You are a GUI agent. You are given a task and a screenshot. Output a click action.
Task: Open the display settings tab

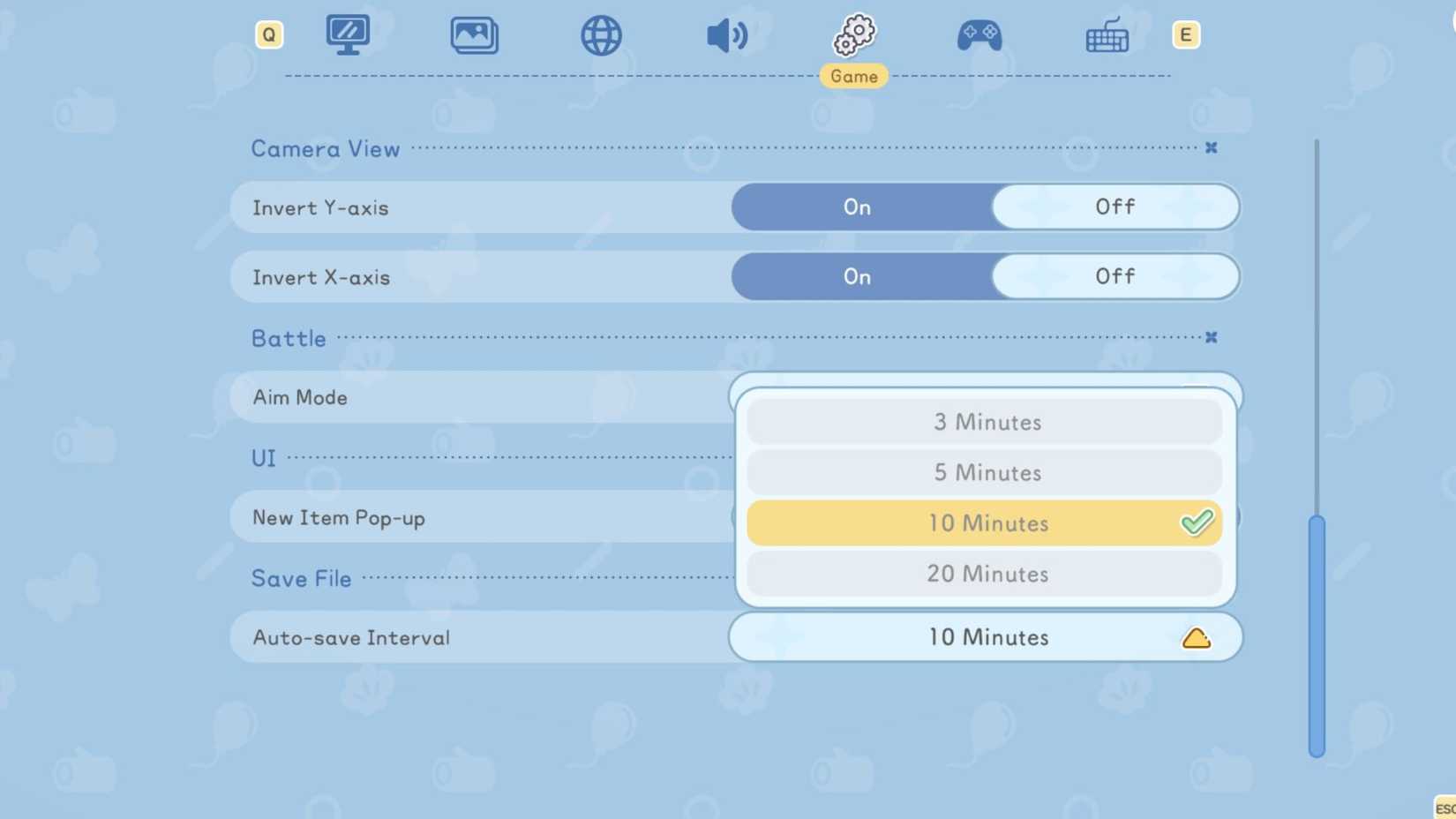348,34
